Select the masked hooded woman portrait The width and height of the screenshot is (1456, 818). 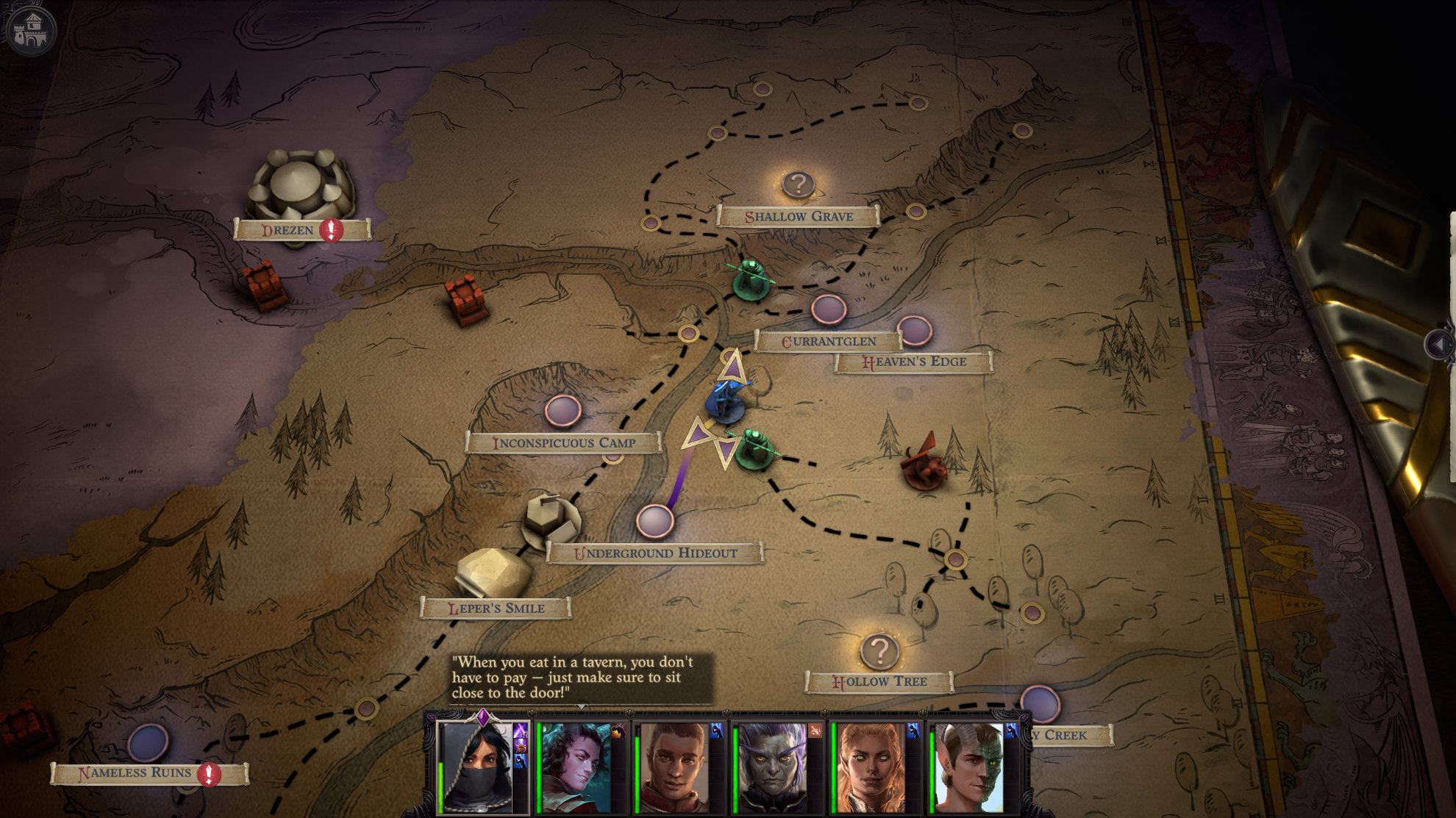tap(476, 766)
